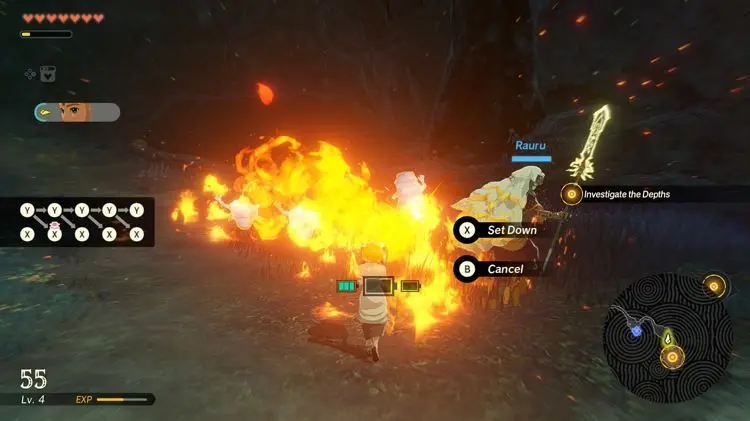
Task: Click the blue marker on the minimap
Action: point(635,330)
